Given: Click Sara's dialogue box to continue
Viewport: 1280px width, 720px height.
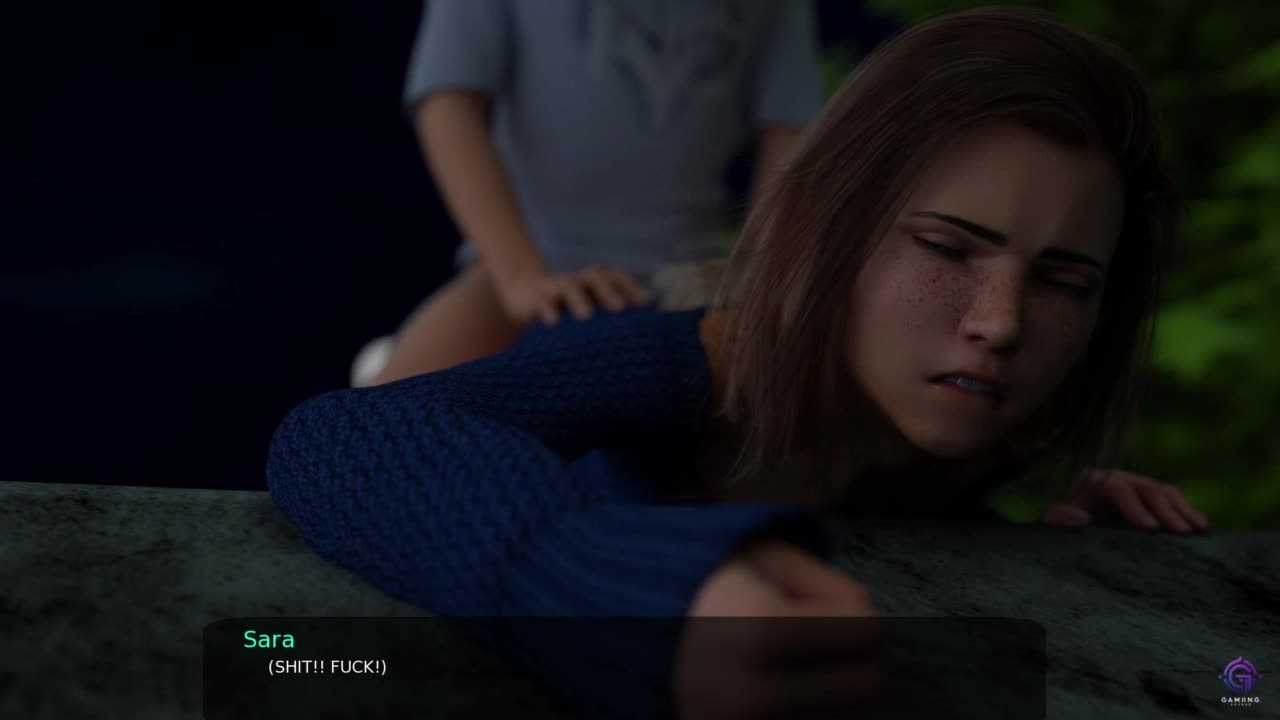Looking at the screenshot, I should [x=624, y=666].
